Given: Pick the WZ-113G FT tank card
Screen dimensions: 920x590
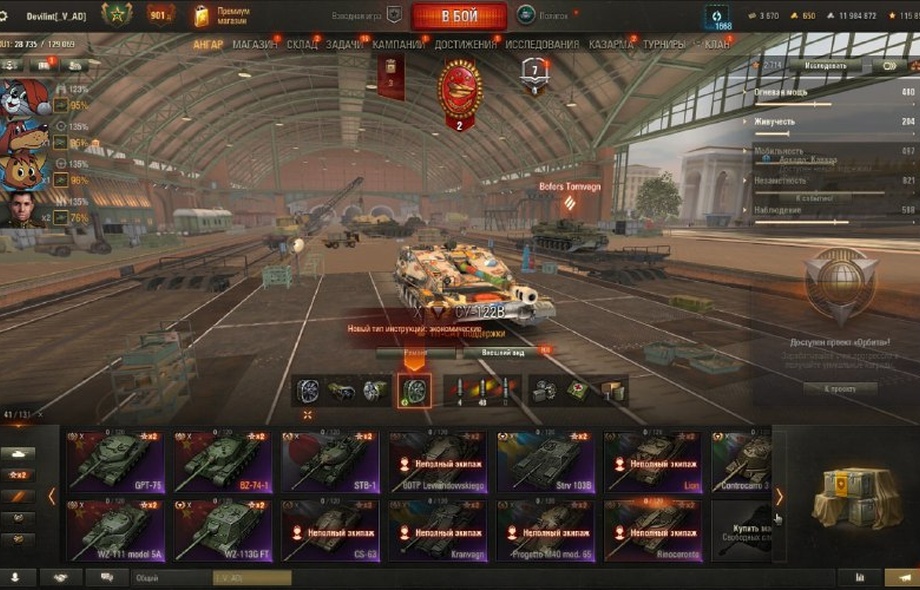Looking at the screenshot, I should [223, 530].
